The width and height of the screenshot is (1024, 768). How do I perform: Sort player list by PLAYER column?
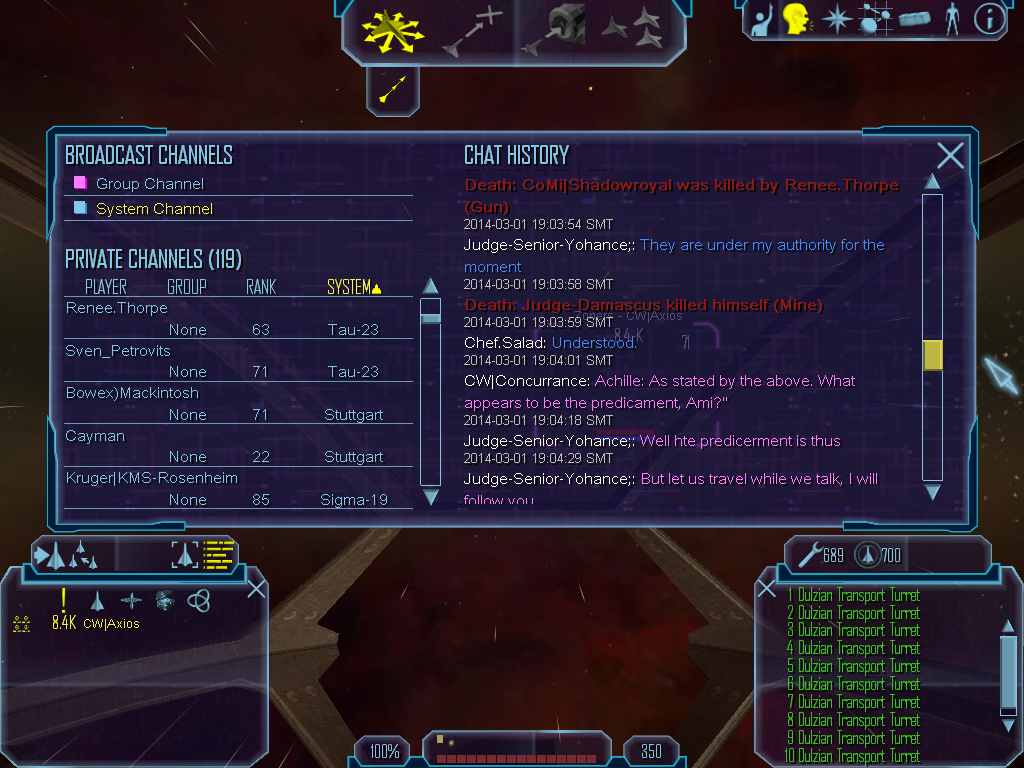coord(106,288)
